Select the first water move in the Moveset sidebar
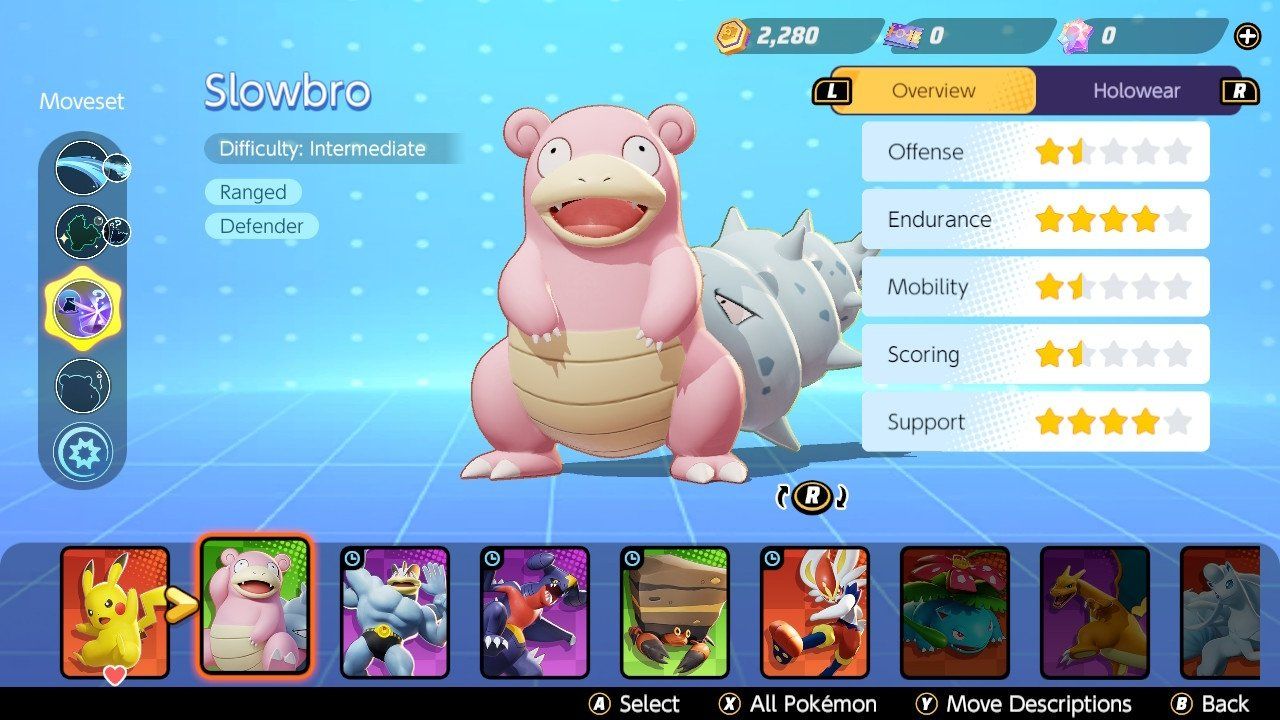Viewport: 1280px width, 720px height. point(84,166)
